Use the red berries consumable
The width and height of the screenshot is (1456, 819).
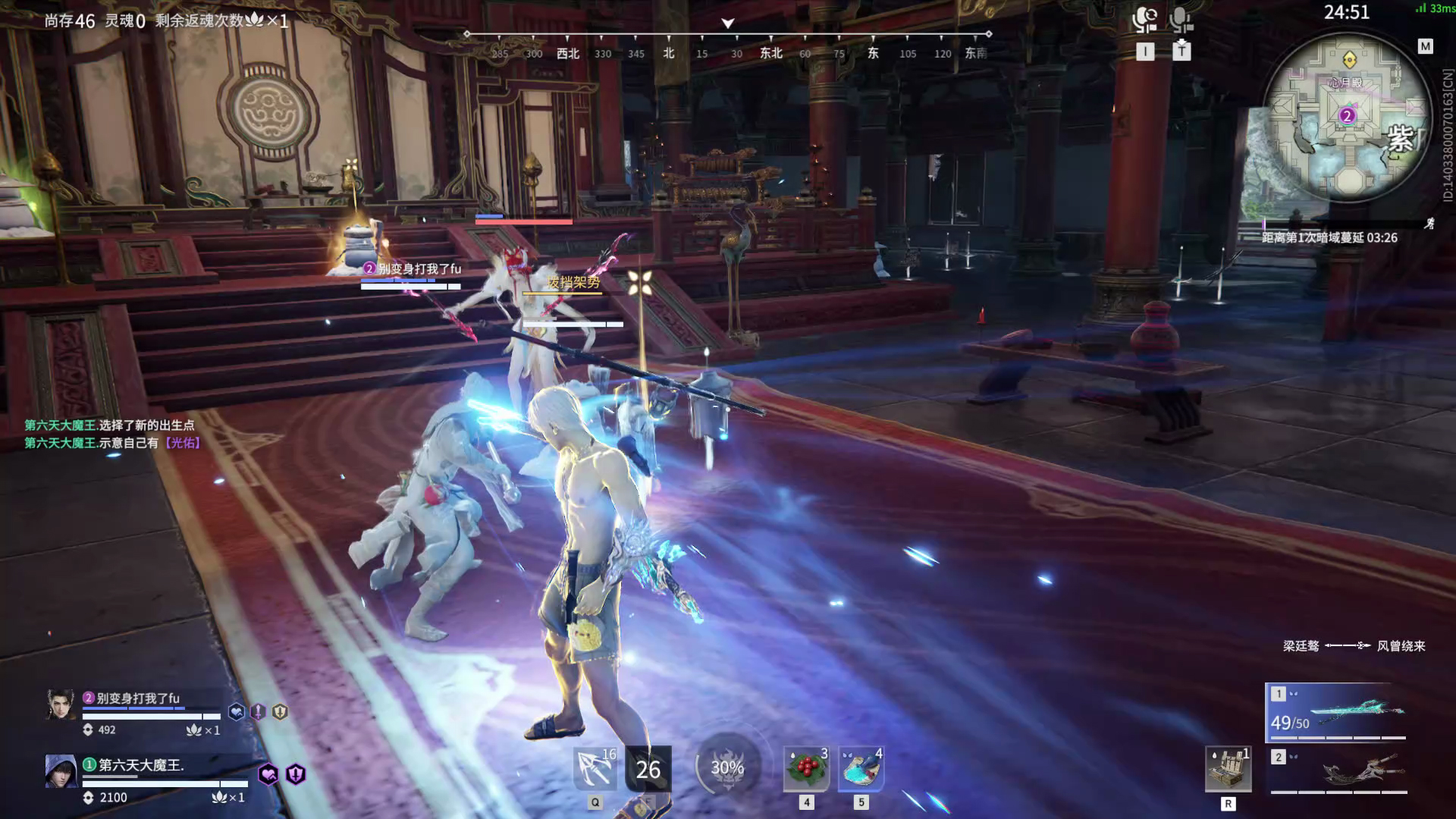[806, 769]
